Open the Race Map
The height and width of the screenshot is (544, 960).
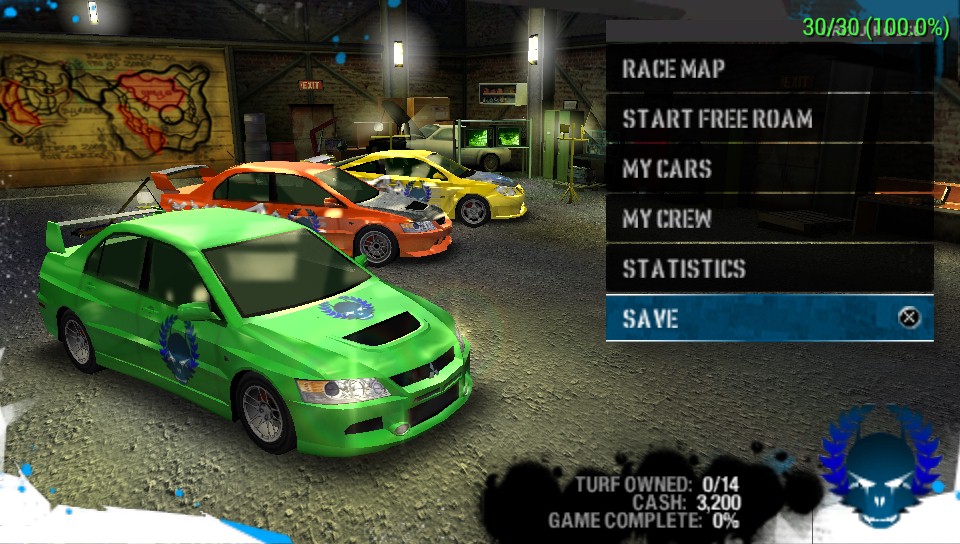(769, 69)
